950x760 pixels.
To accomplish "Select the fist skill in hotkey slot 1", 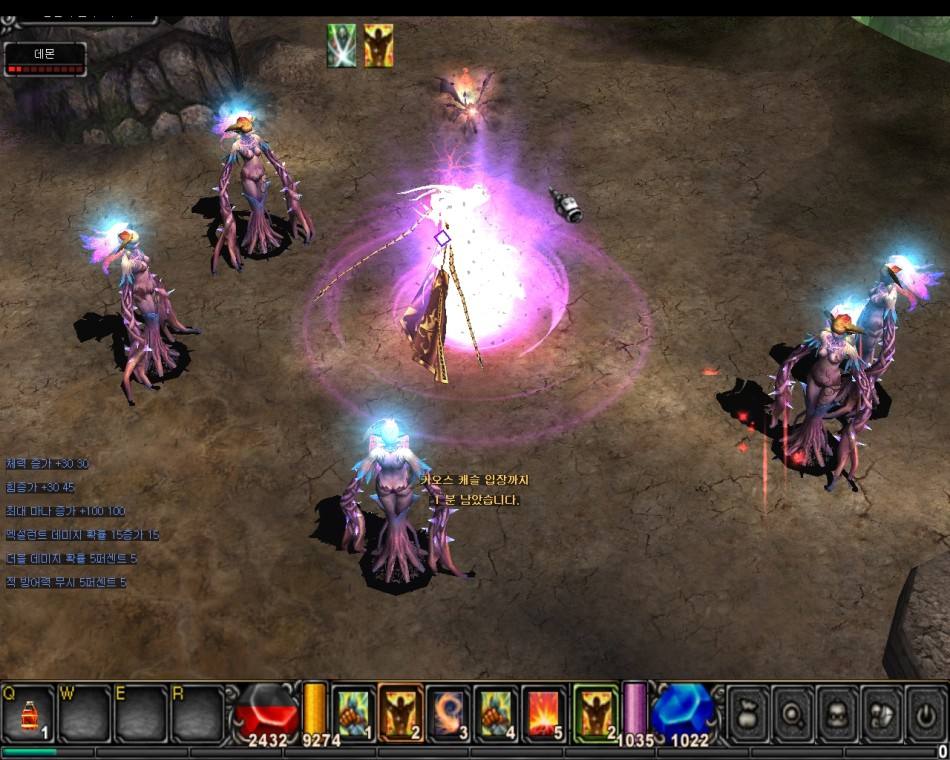I will 352,713.
